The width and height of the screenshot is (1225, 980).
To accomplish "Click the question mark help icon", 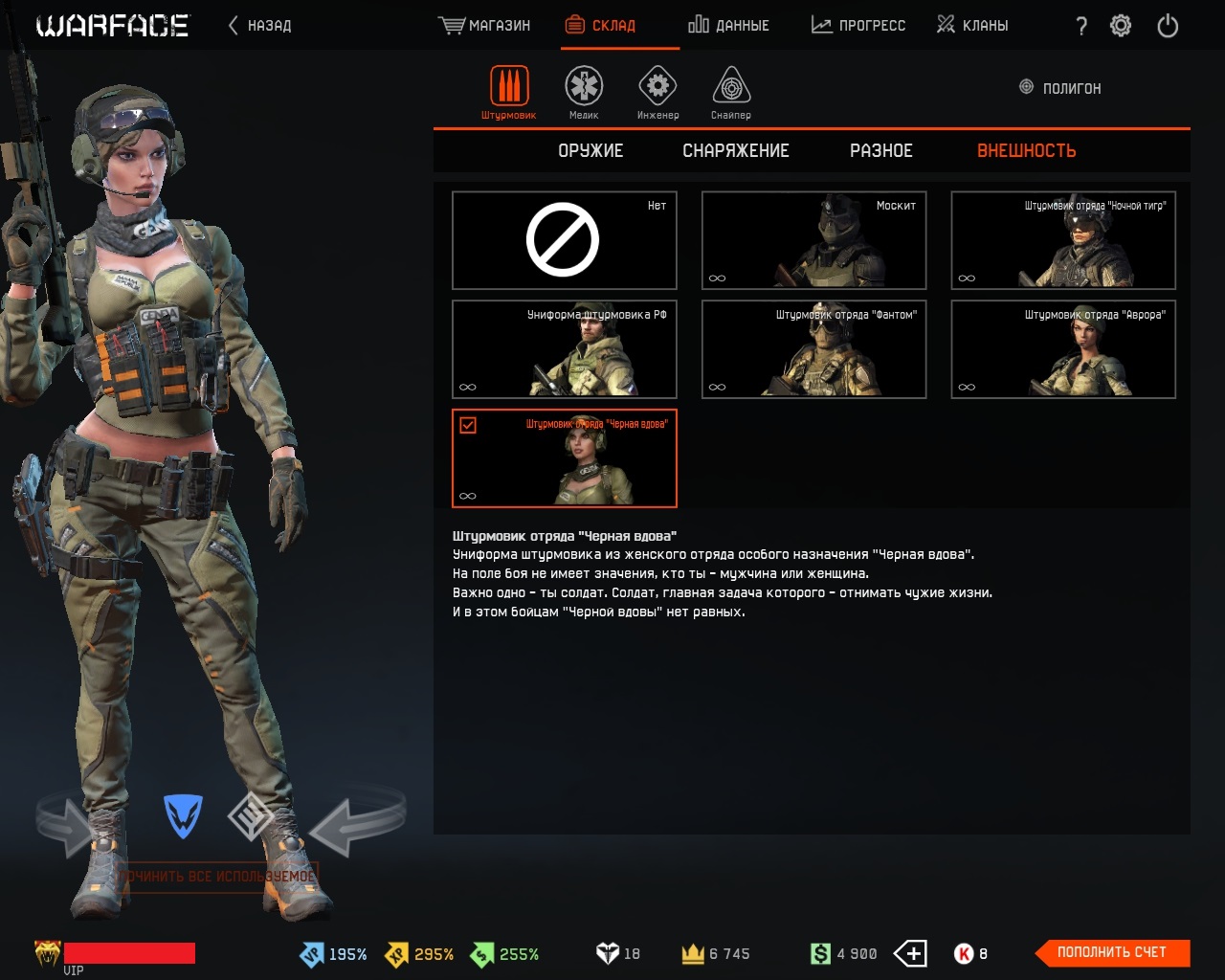I will (x=1081, y=27).
